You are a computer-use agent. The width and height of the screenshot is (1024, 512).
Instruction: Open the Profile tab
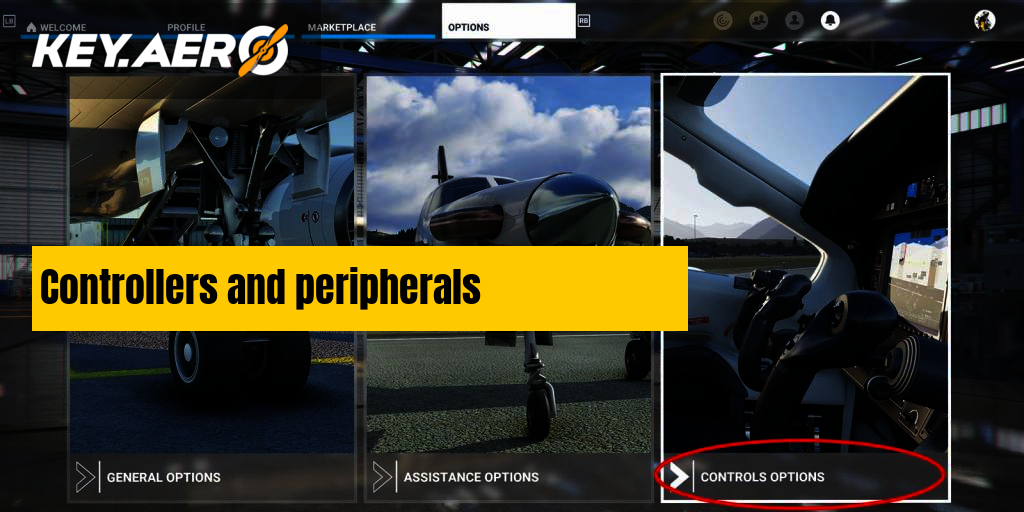pyautogui.click(x=187, y=27)
